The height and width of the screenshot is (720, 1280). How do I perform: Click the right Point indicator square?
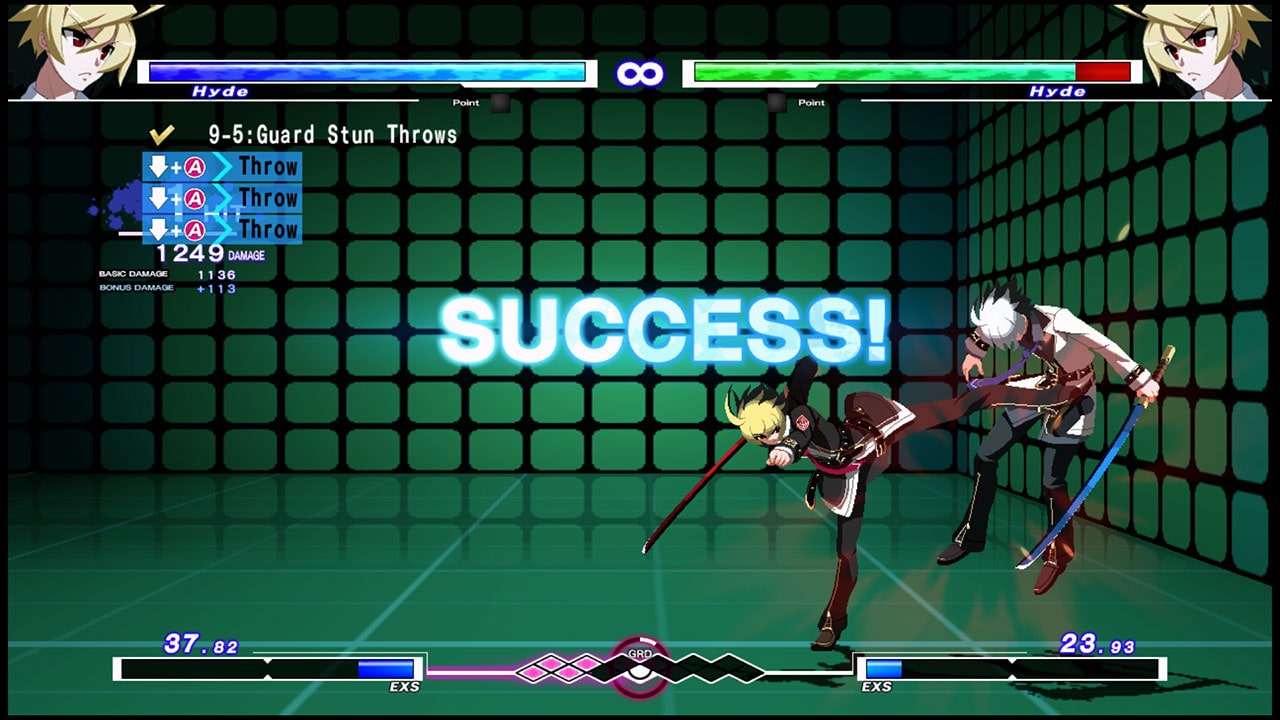click(776, 103)
